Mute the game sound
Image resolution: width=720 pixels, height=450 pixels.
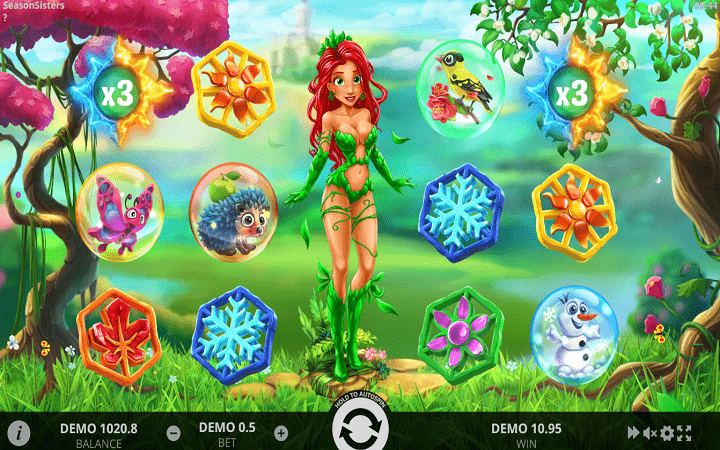coord(650,433)
